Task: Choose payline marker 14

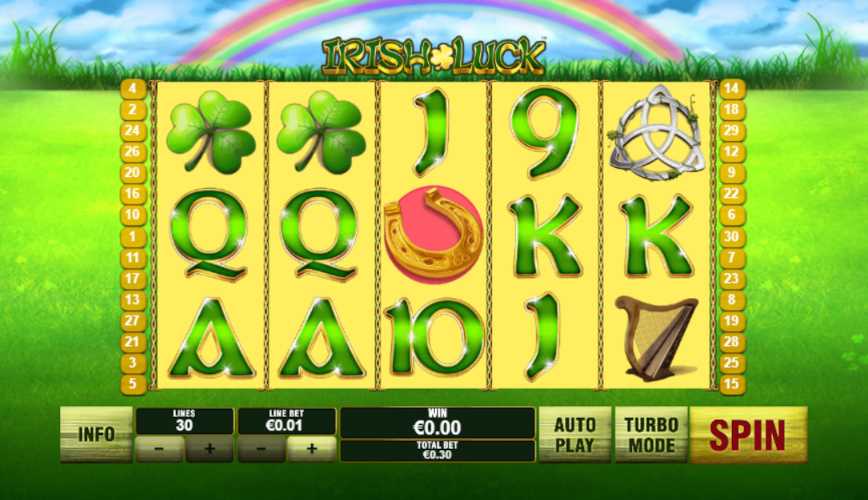Action: click(731, 88)
